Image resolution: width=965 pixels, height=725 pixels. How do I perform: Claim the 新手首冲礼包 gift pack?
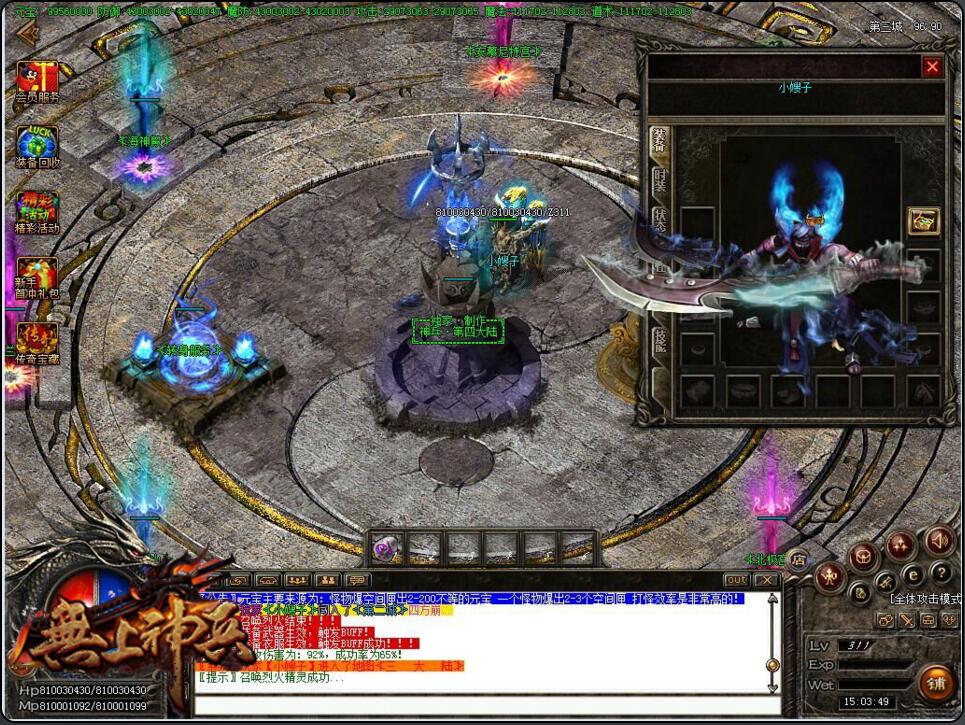pyautogui.click(x=37, y=279)
